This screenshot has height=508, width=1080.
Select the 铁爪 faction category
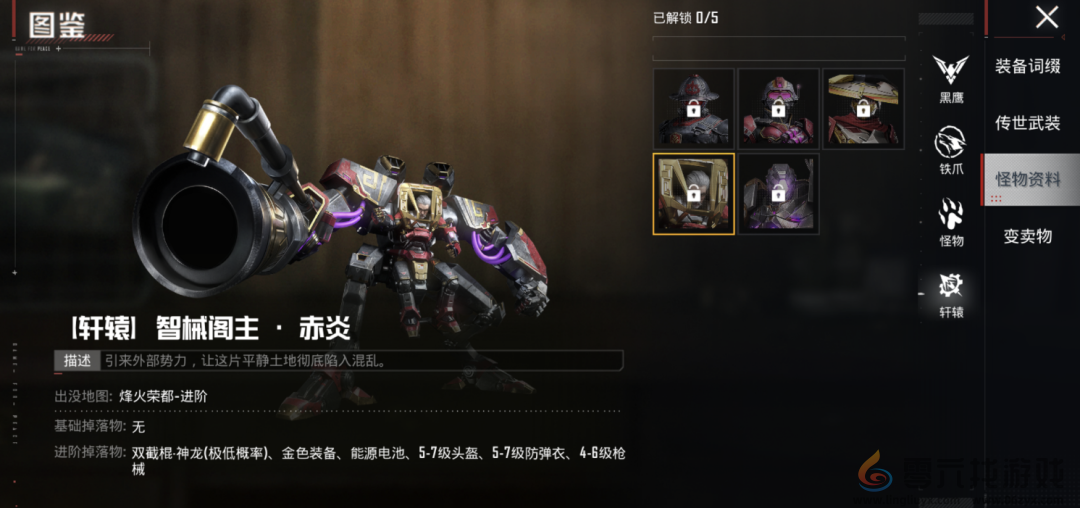click(951, 149)
